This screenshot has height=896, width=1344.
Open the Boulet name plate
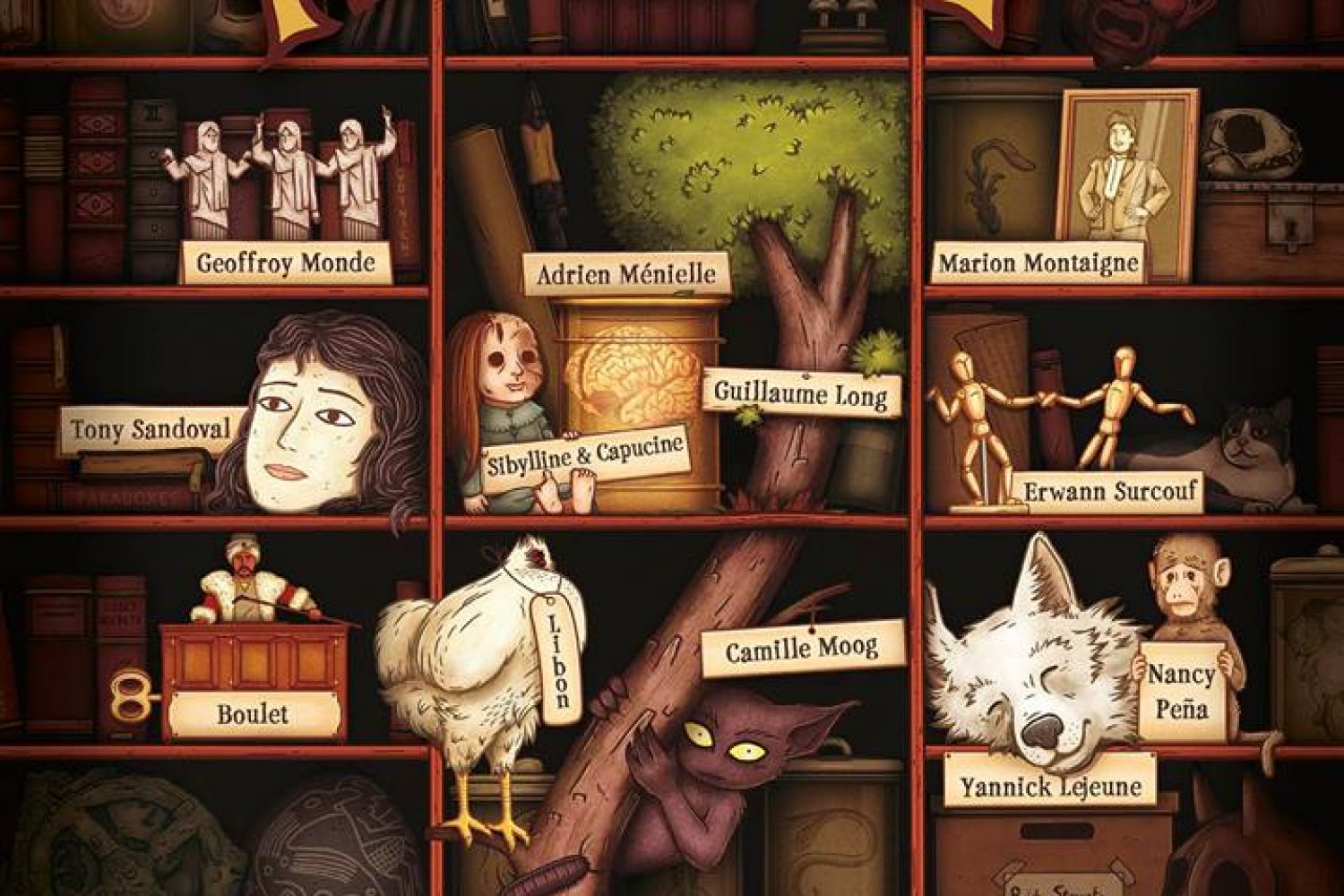point(253,714)
